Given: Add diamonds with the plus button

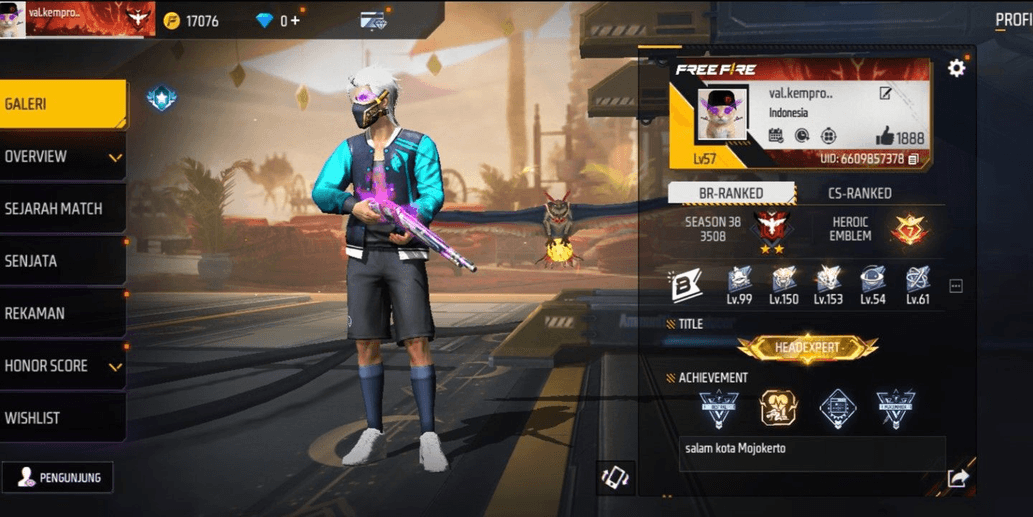Looking at the screenshot, I should 295,21.
